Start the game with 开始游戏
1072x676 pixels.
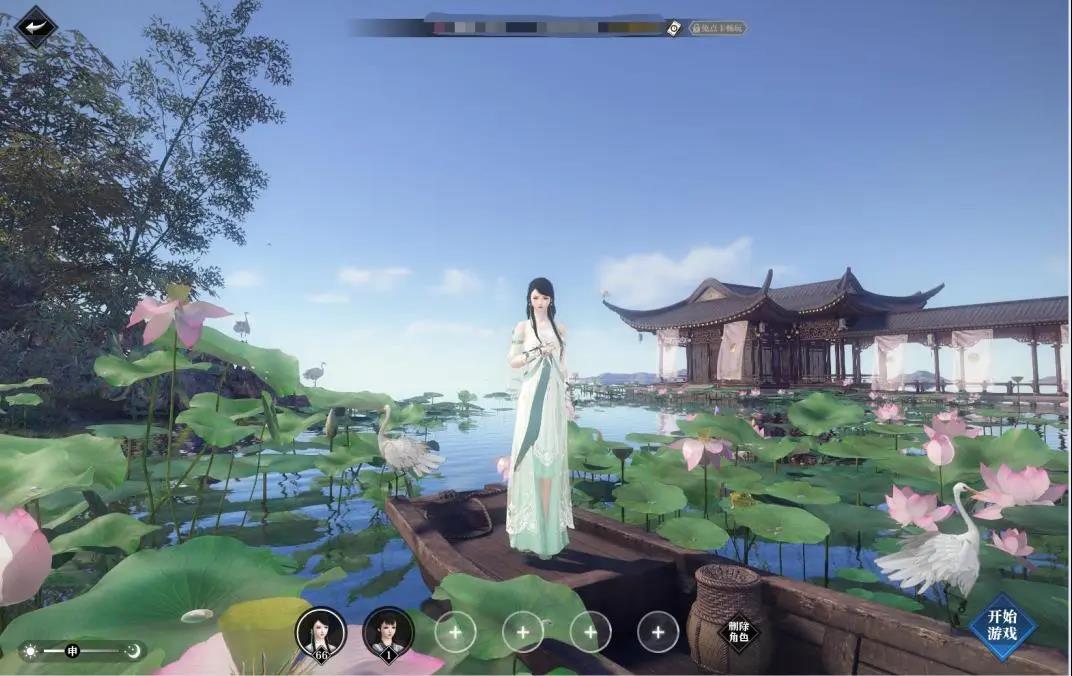click(x=1001, y=626)
